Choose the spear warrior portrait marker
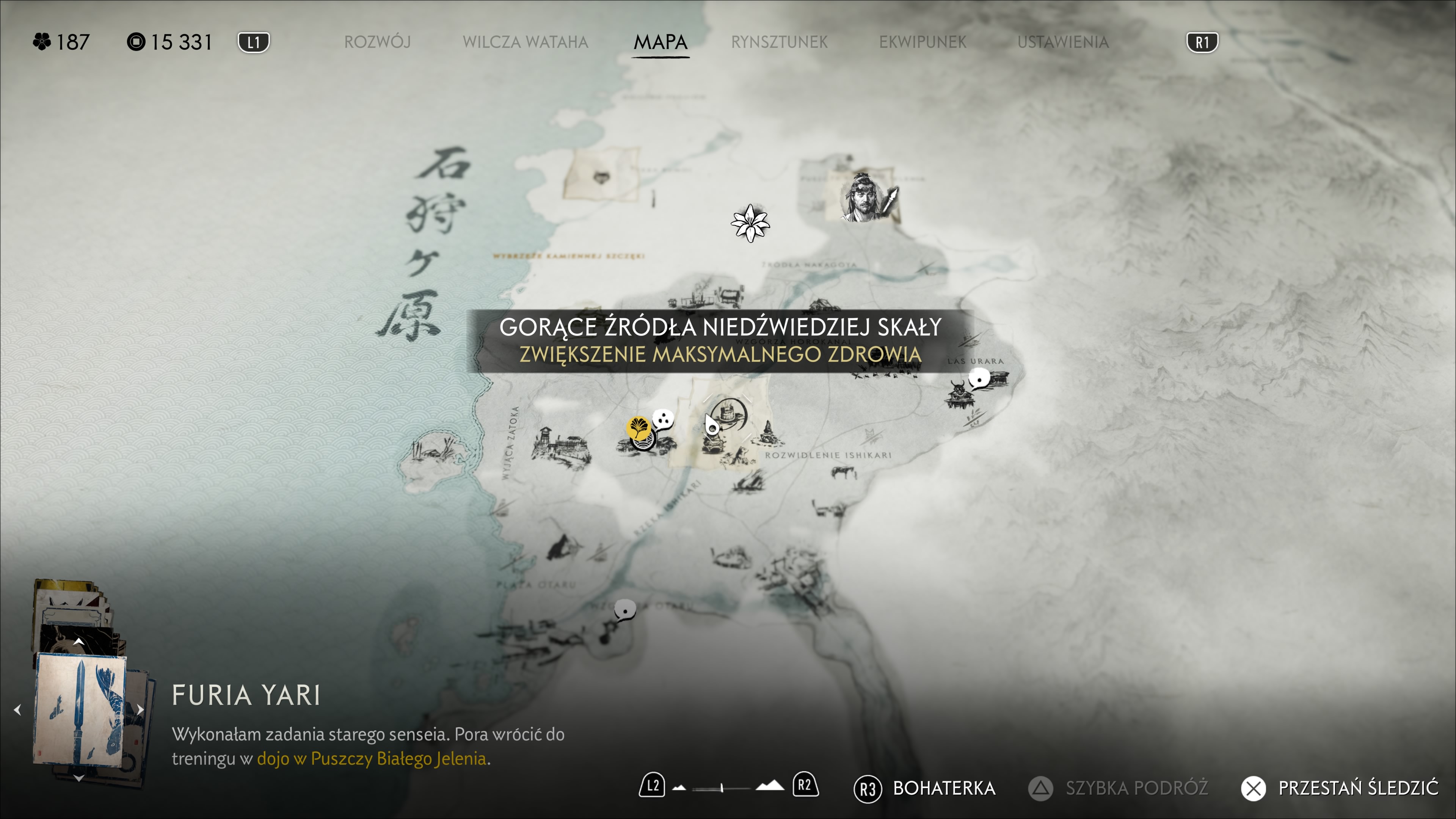This screenshot has width=1456, height=819. [x=865, y=198]
